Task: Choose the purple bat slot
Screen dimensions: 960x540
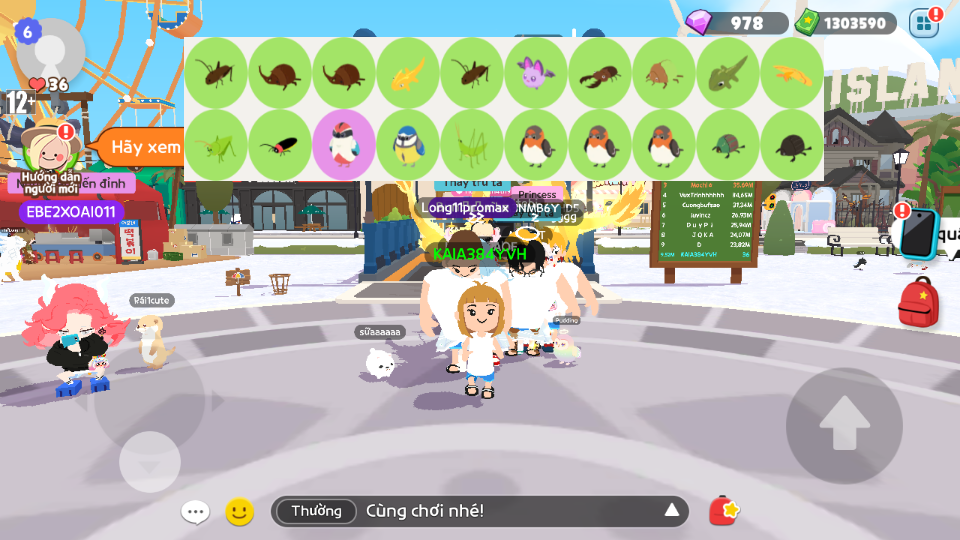Action: [536, 73]
